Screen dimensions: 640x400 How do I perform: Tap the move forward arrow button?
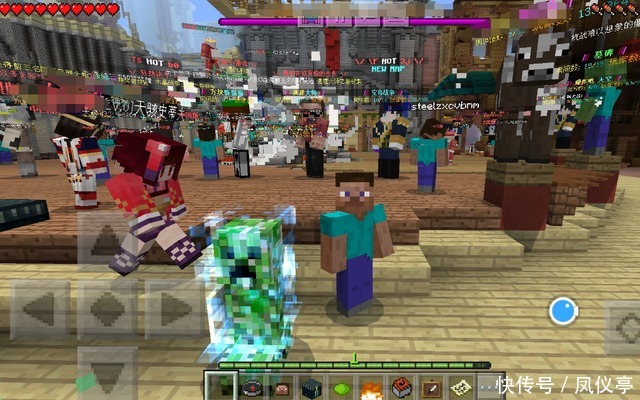(105, 242)
